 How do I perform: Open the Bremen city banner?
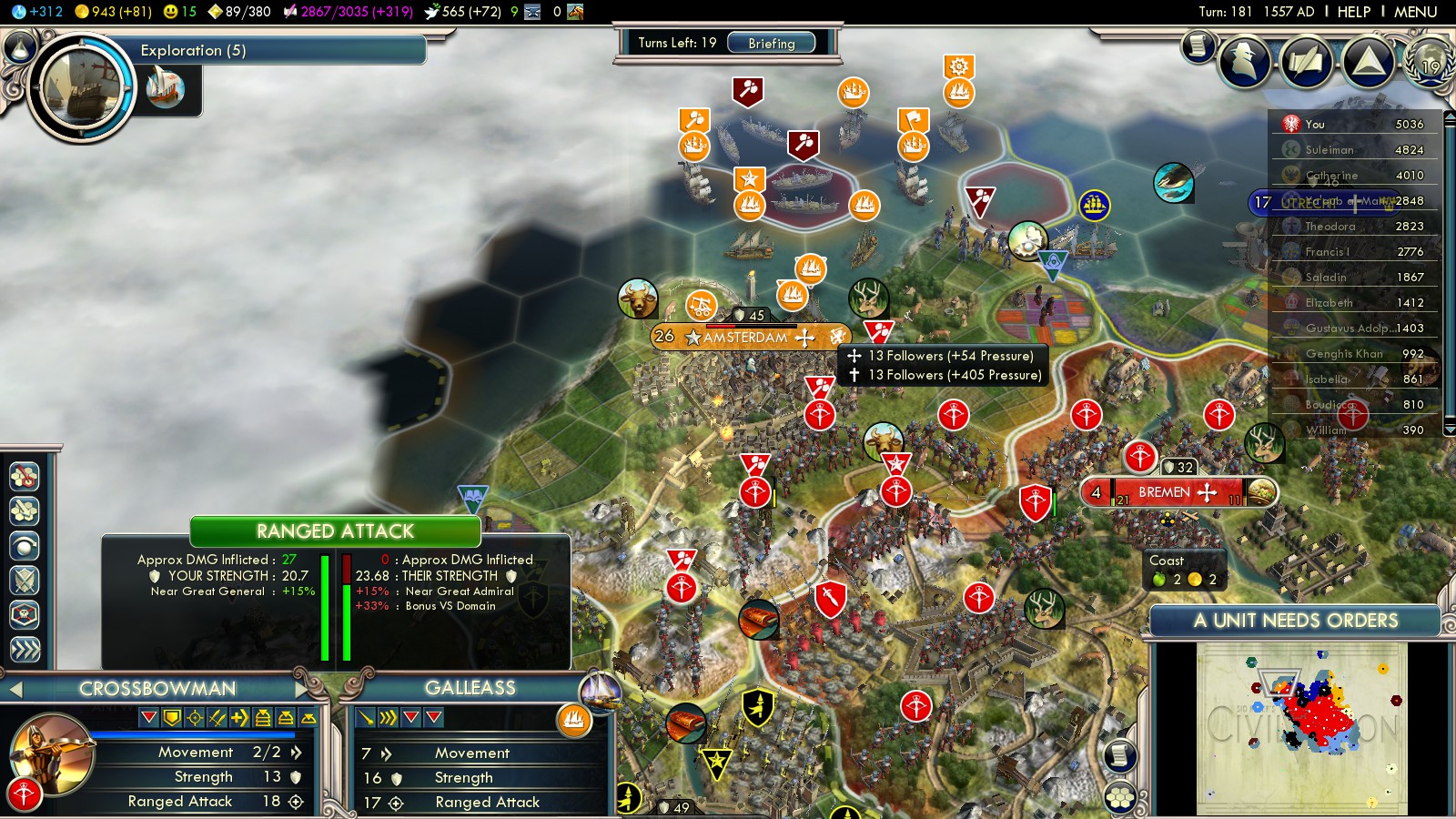click(x=1164, y=492)
